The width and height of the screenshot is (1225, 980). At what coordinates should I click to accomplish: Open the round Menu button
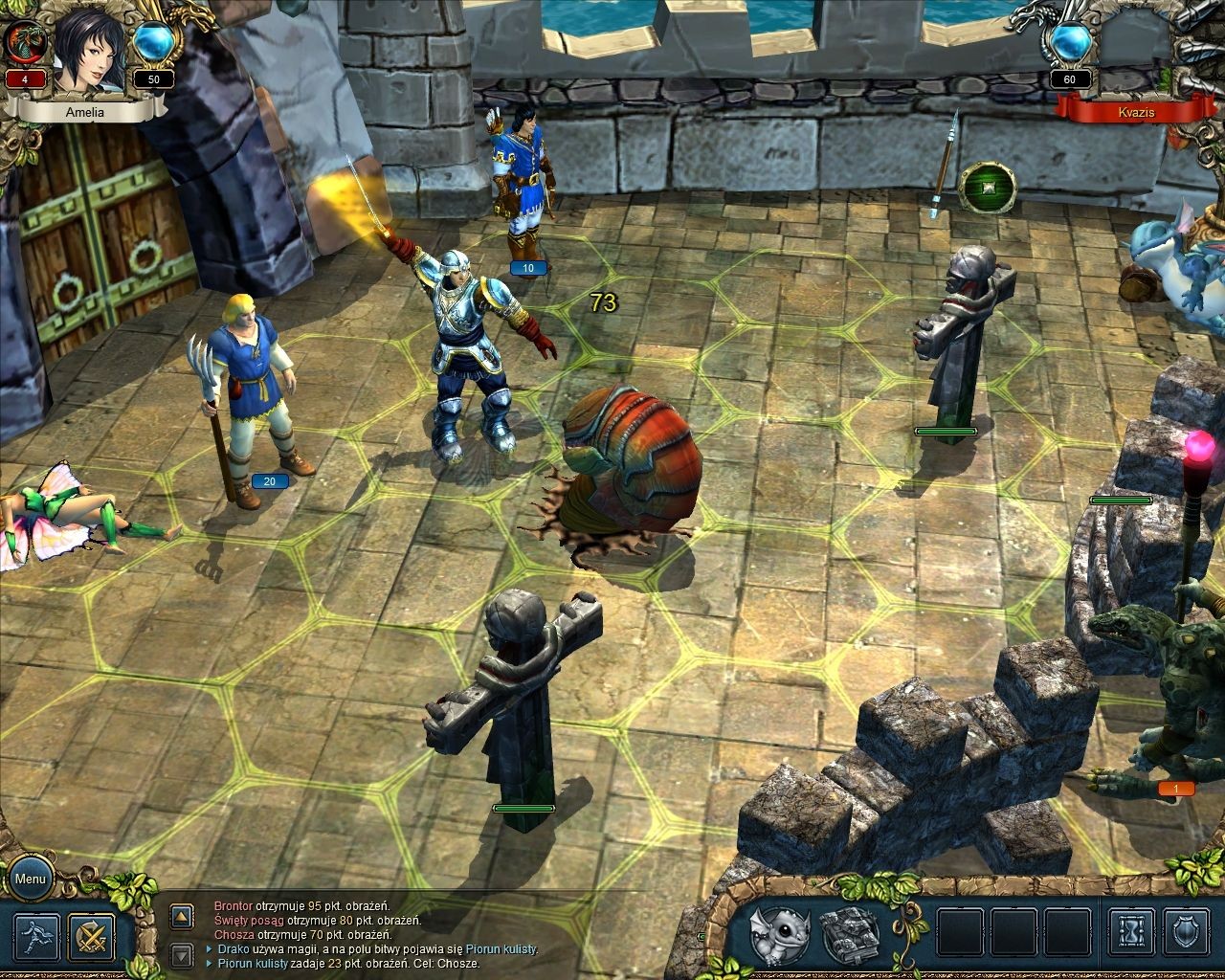tap(30, 880)
